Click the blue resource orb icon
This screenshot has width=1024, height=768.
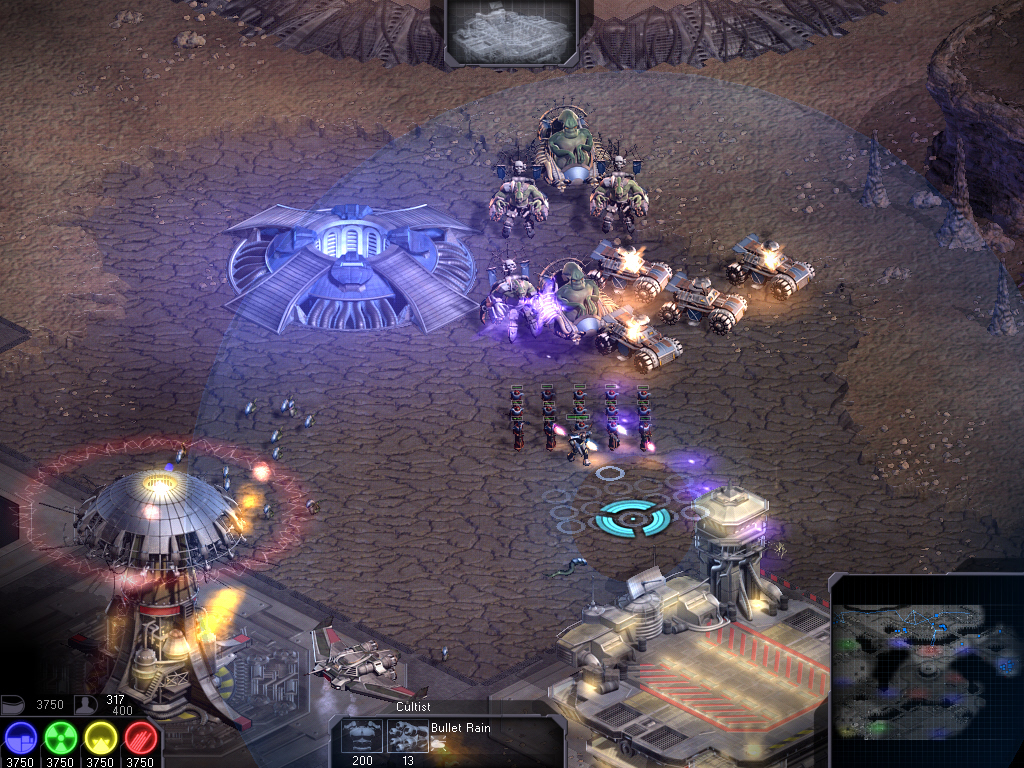click(20, 738)
